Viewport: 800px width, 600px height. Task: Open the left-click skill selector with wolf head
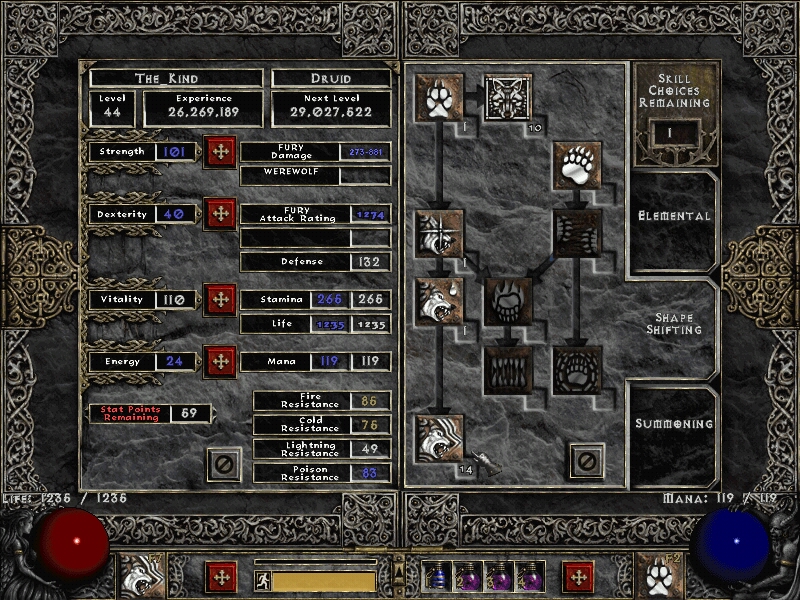(x=143, y=577)
